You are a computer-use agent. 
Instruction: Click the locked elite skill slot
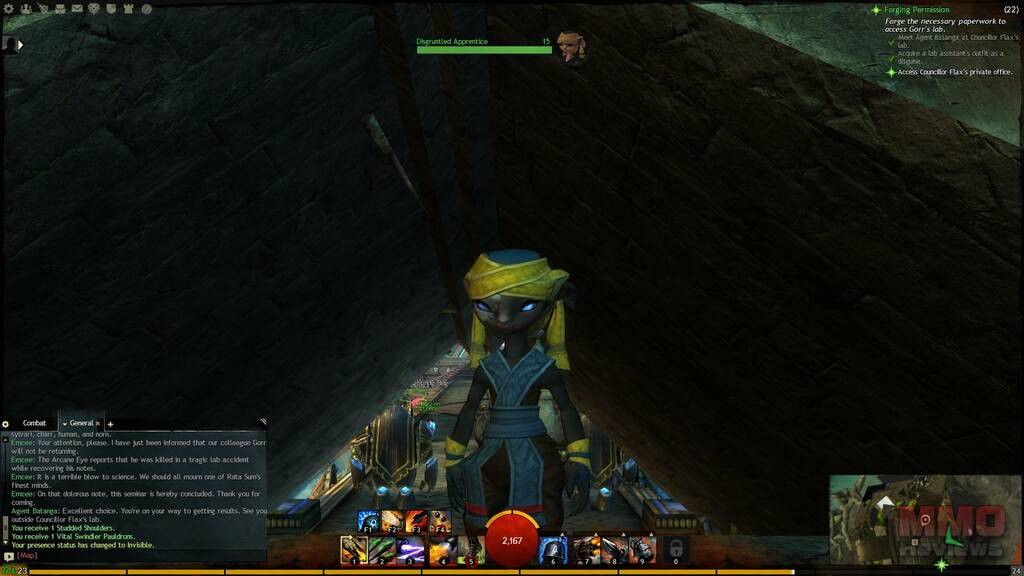pyautogui.click(x=676, y=550)
